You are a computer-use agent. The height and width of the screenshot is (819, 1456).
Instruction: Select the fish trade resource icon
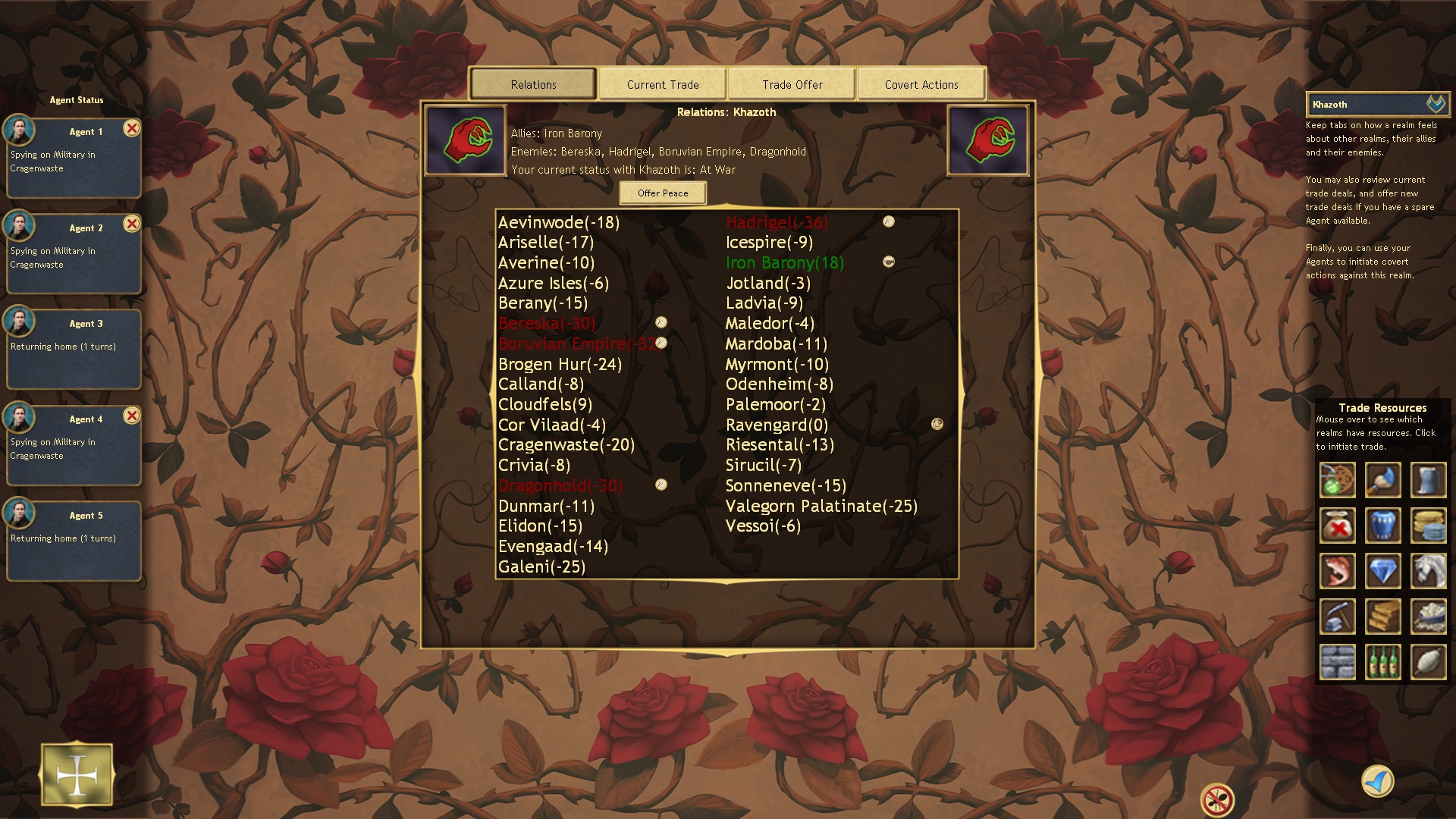[1337, 571]
